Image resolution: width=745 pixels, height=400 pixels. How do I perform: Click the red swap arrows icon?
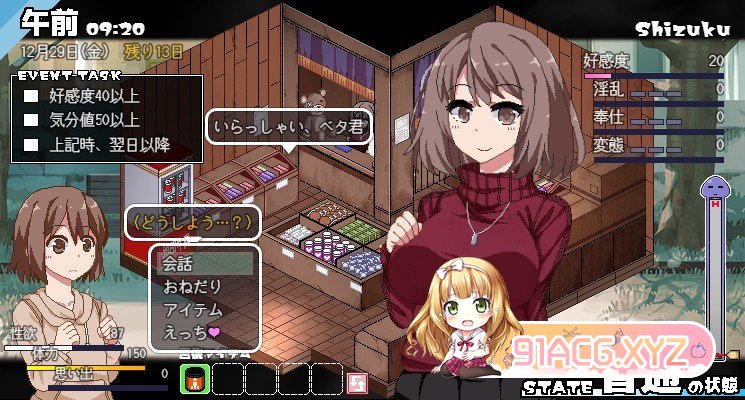357,380
